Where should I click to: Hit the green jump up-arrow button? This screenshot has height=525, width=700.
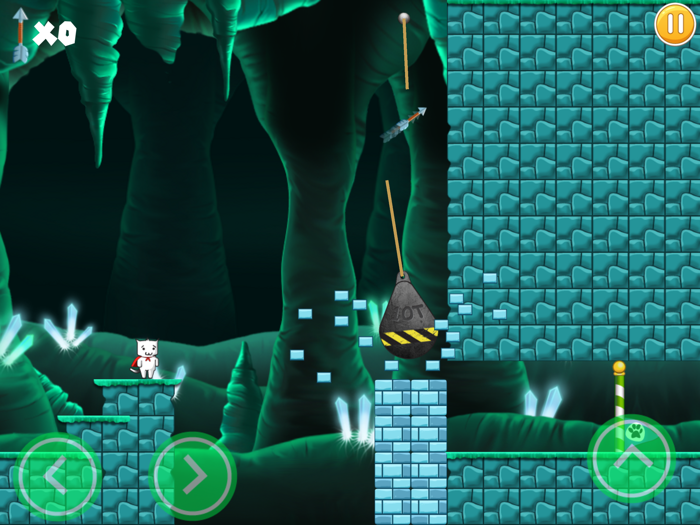(630, 458)
